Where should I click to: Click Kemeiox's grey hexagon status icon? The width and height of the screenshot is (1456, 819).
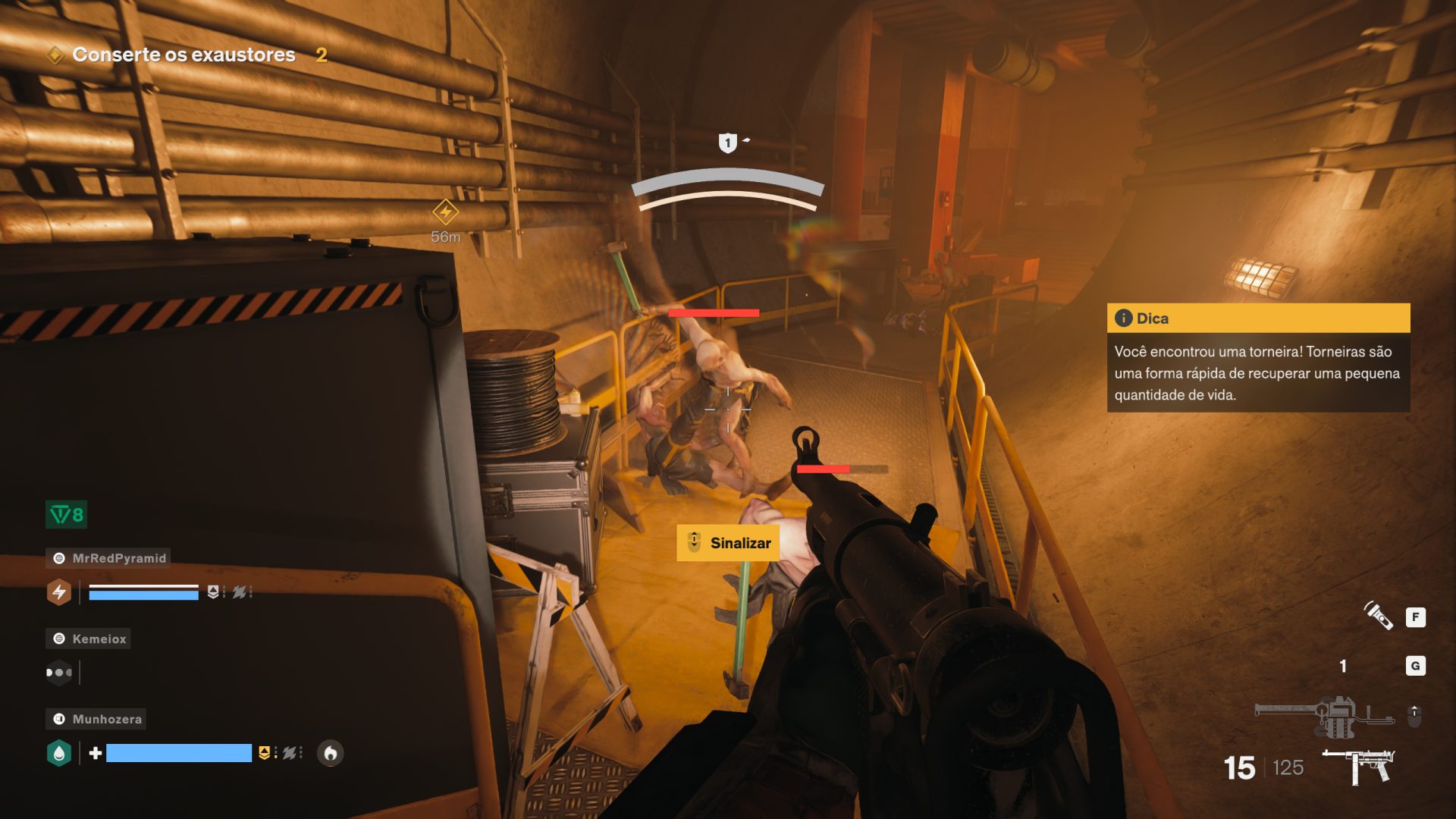click(59, 672)
